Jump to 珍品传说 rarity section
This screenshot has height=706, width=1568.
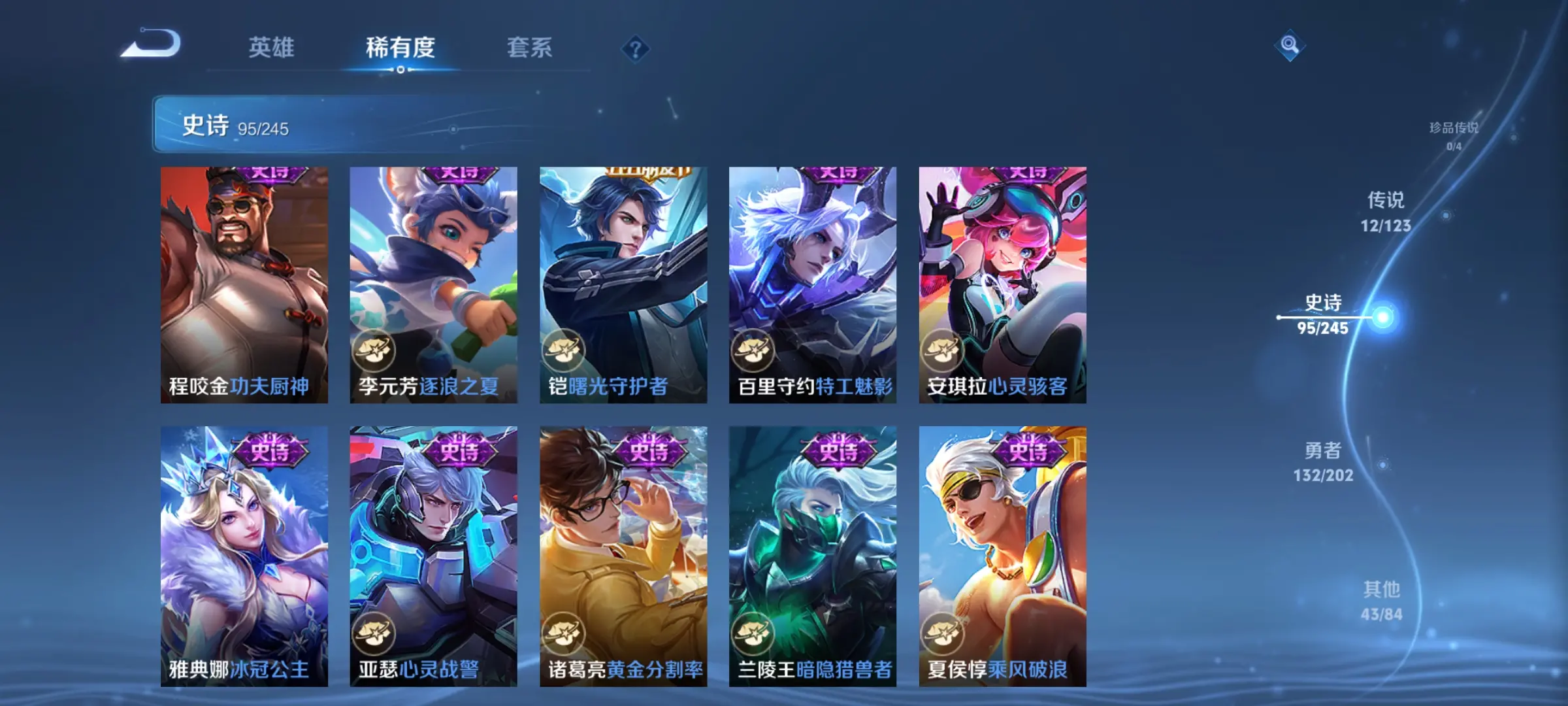click(1453, 135)
